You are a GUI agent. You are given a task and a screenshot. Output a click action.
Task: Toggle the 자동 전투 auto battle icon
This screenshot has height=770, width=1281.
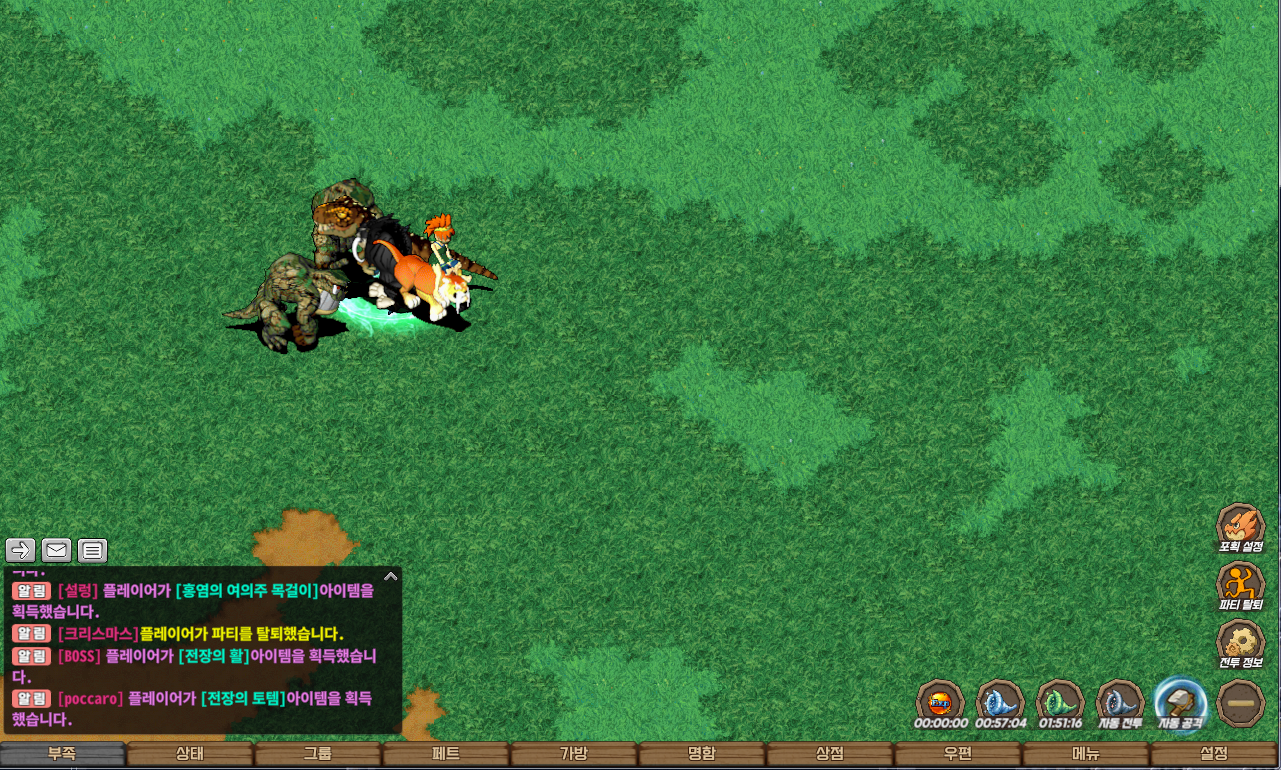[x=1120, y=701]
